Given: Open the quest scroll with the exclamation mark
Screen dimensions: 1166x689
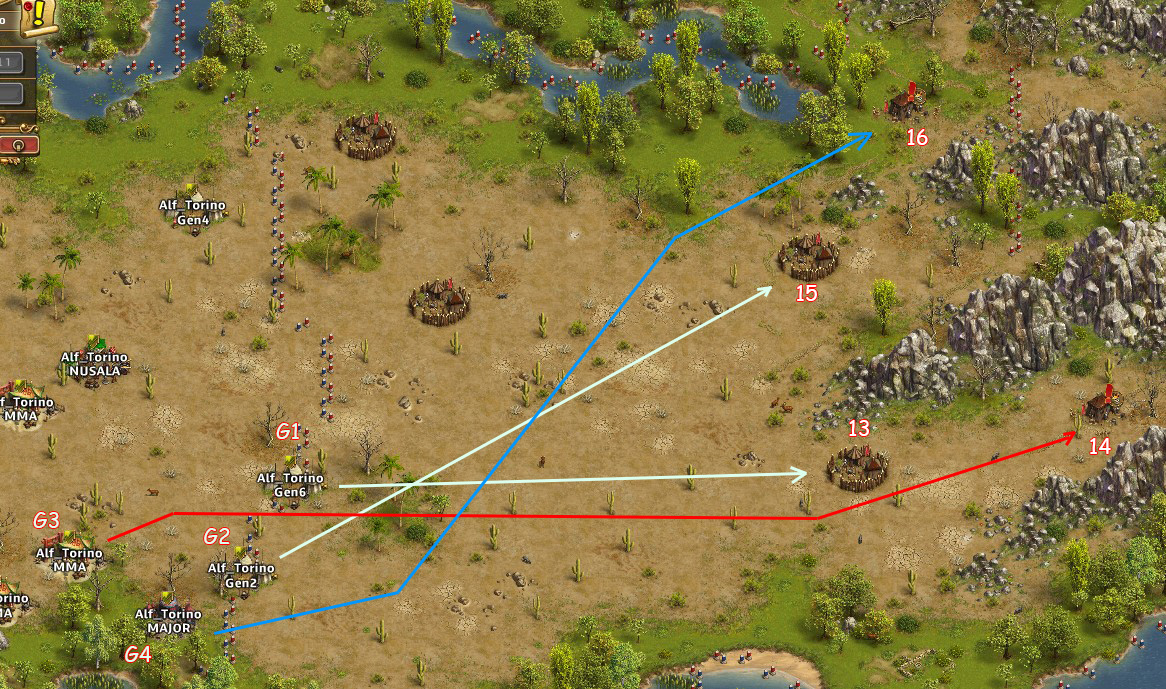Looking at the screenshot, I should click(38, 14).
